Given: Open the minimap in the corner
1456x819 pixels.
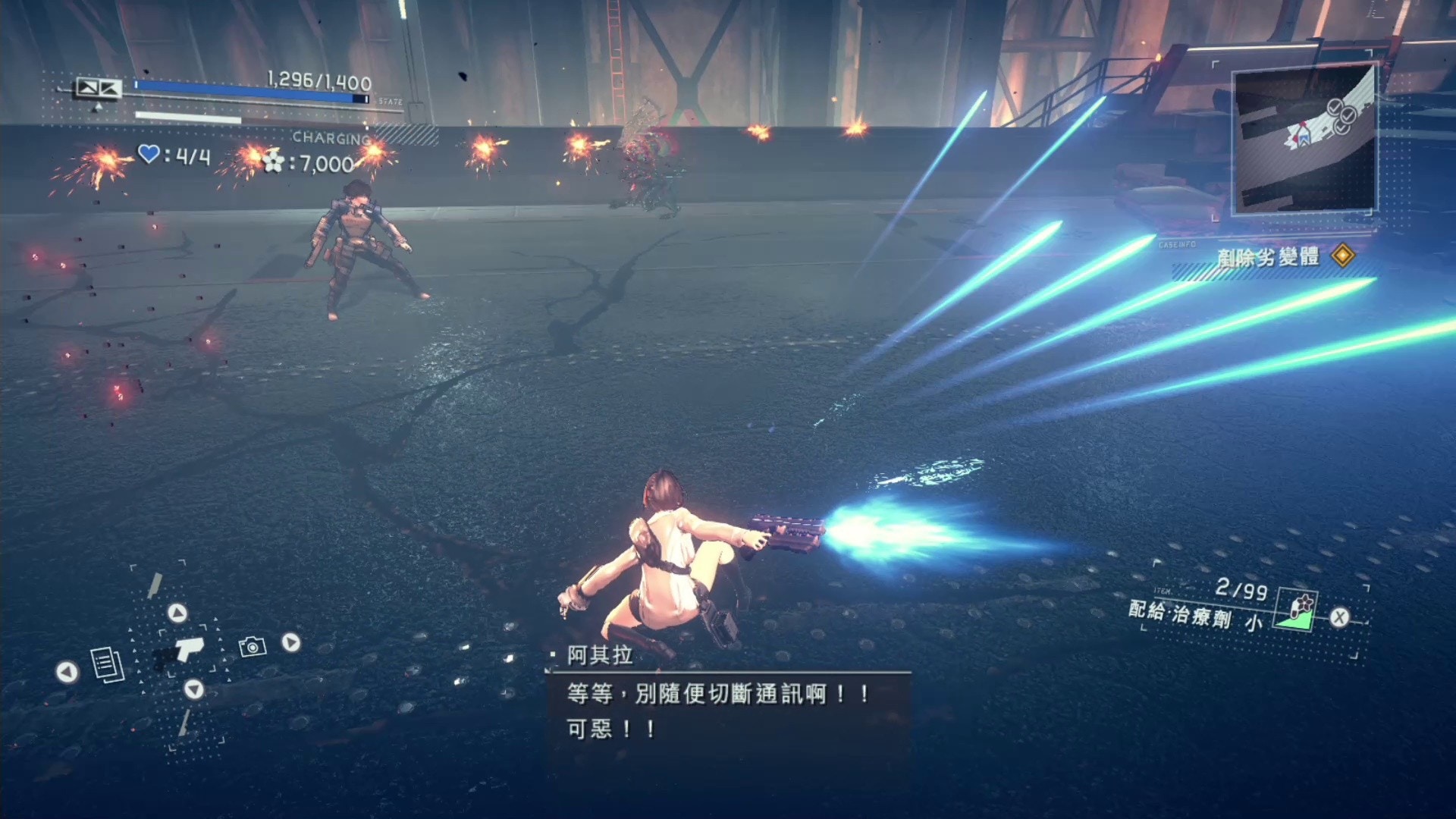Looking at the screenshot, I should point(1304,140).
